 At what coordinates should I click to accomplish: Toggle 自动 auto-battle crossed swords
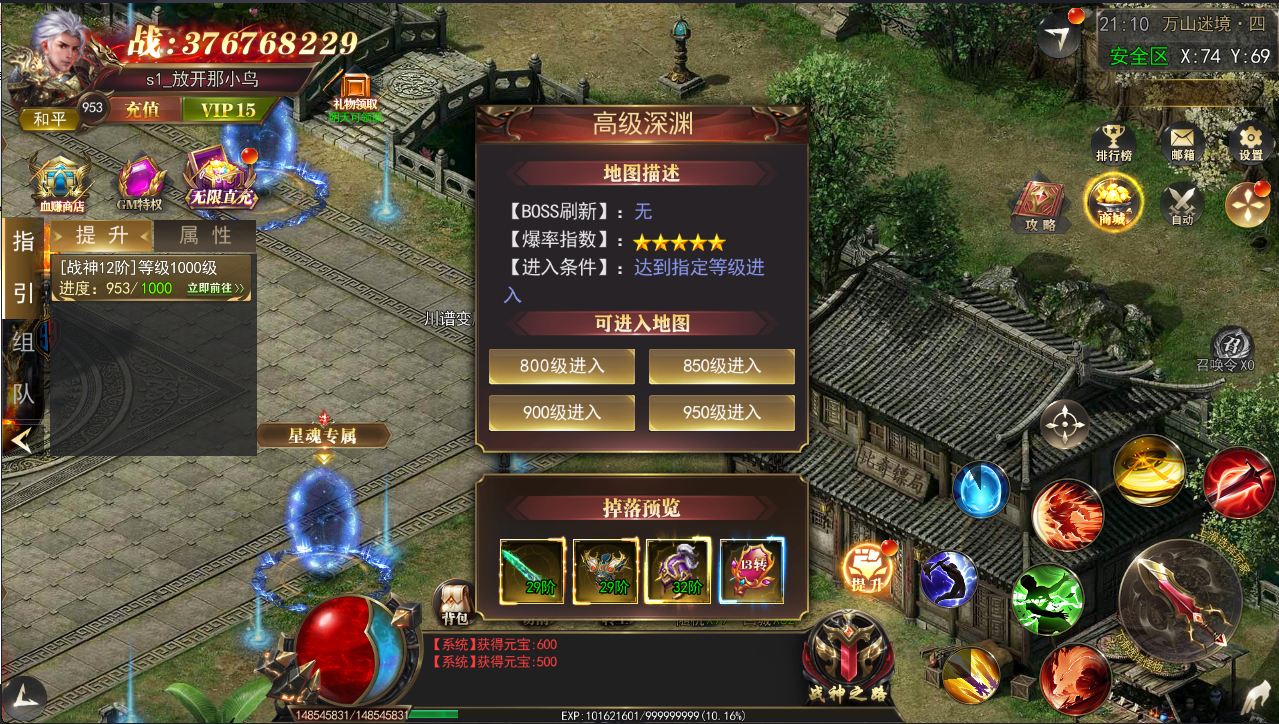click(x=1182, y=205)
